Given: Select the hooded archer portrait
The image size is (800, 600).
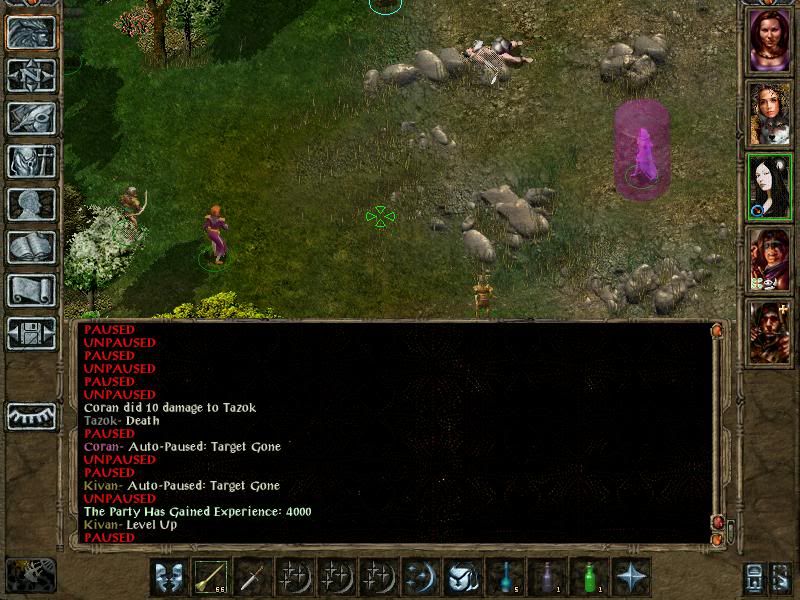Looking at the screenshot, I should [770, 331].
